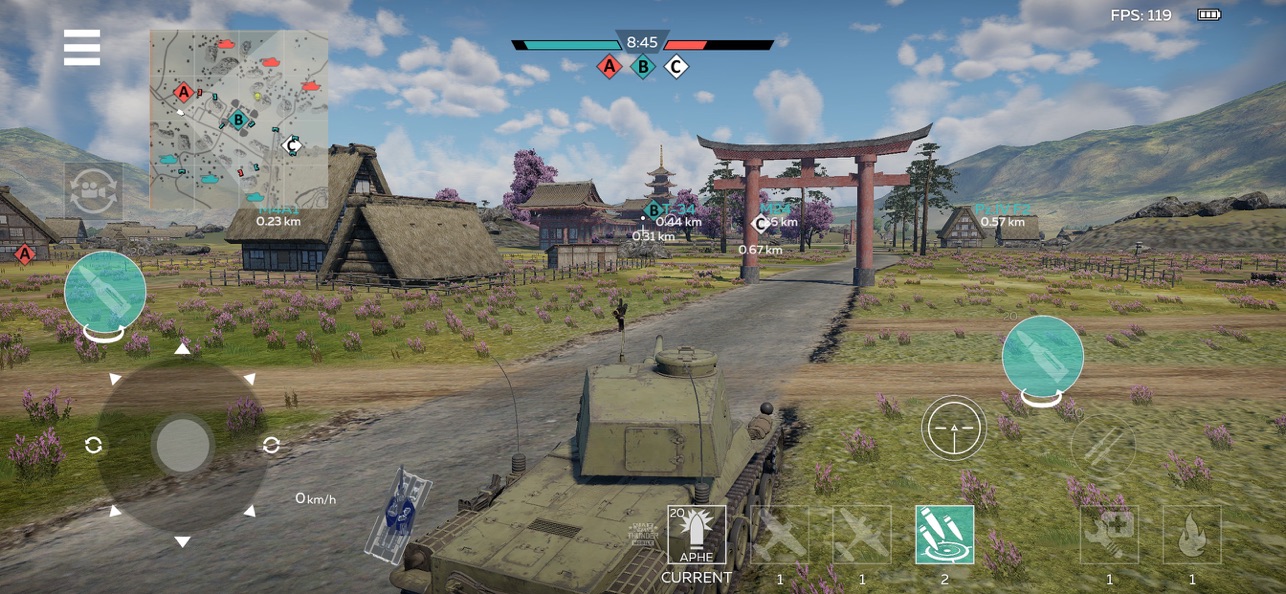The height and width of the screenshot is (594, 1286).
Task: Tap the down arrow on the movement pad
Action: [182, 542]
